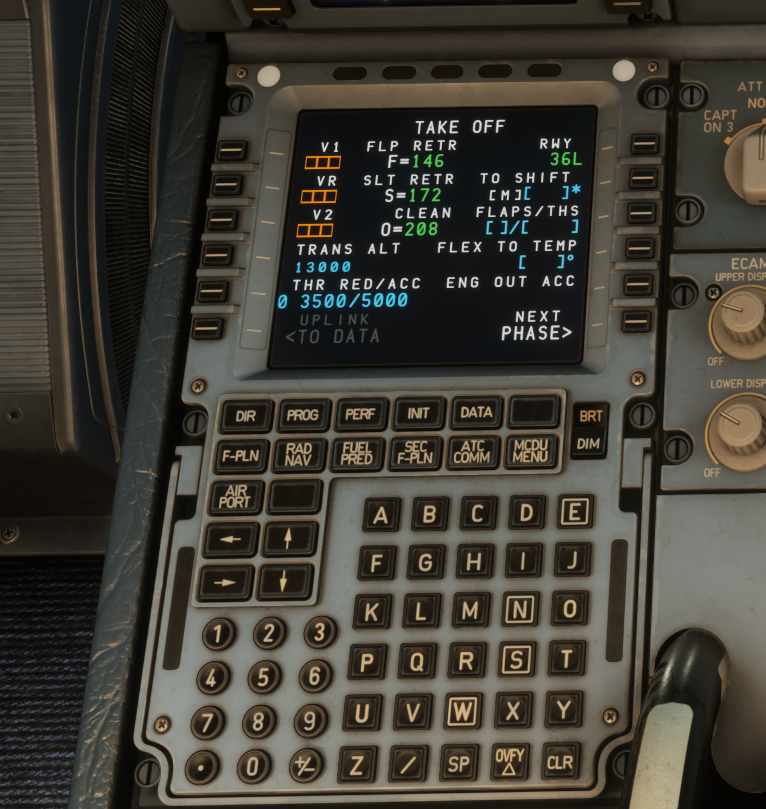Enter digit 5 on the numeric keypad
Screen dimensions: 766x809
tap(264, 677)
